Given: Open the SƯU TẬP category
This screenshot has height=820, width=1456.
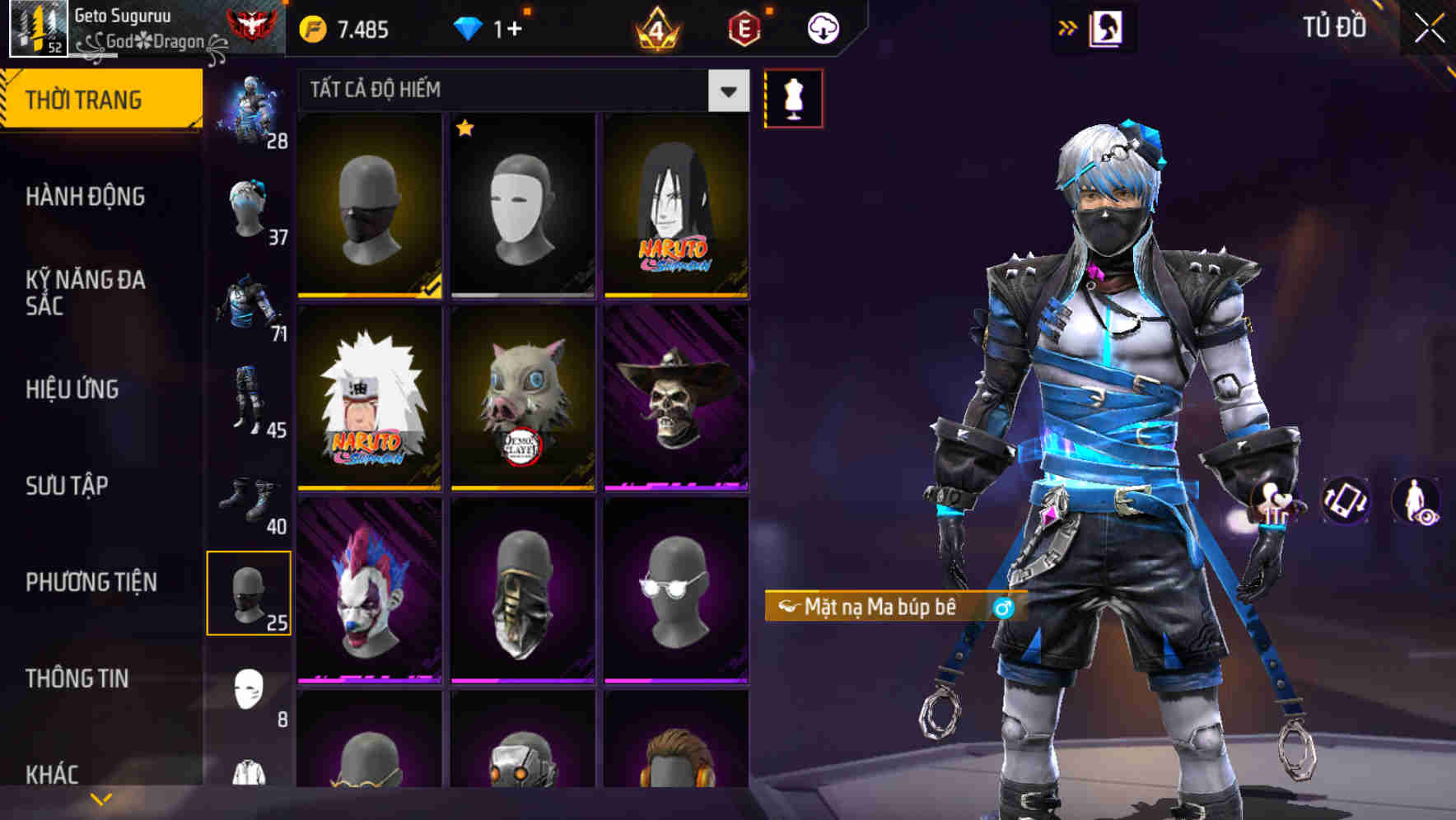Looking at the screenshot, I should point(72,486).
